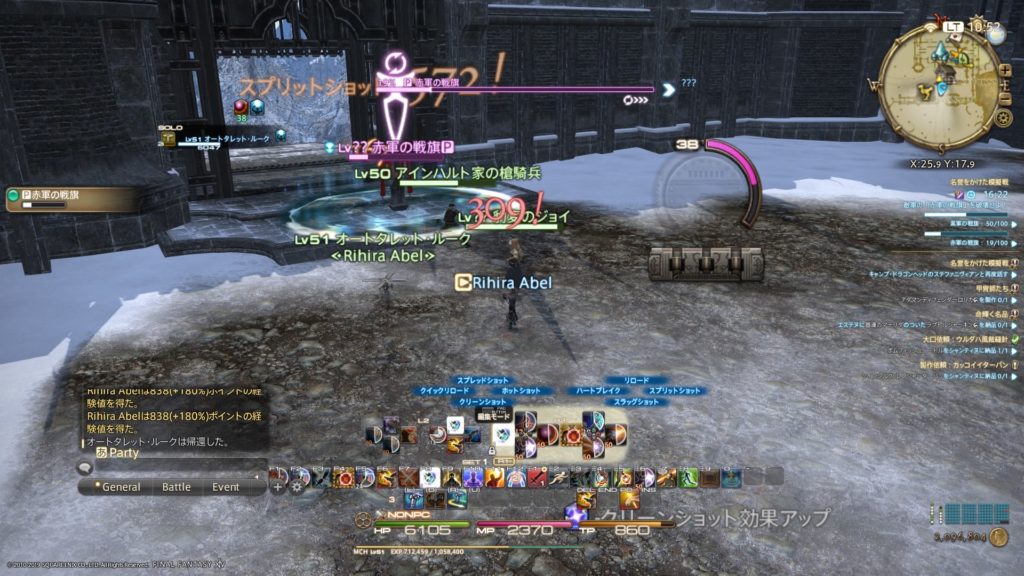Image resolution: width=1024 pixels, height=576 pixels.
Task: Click the chat log settings gear icon
Action: [x=297, y=487]
